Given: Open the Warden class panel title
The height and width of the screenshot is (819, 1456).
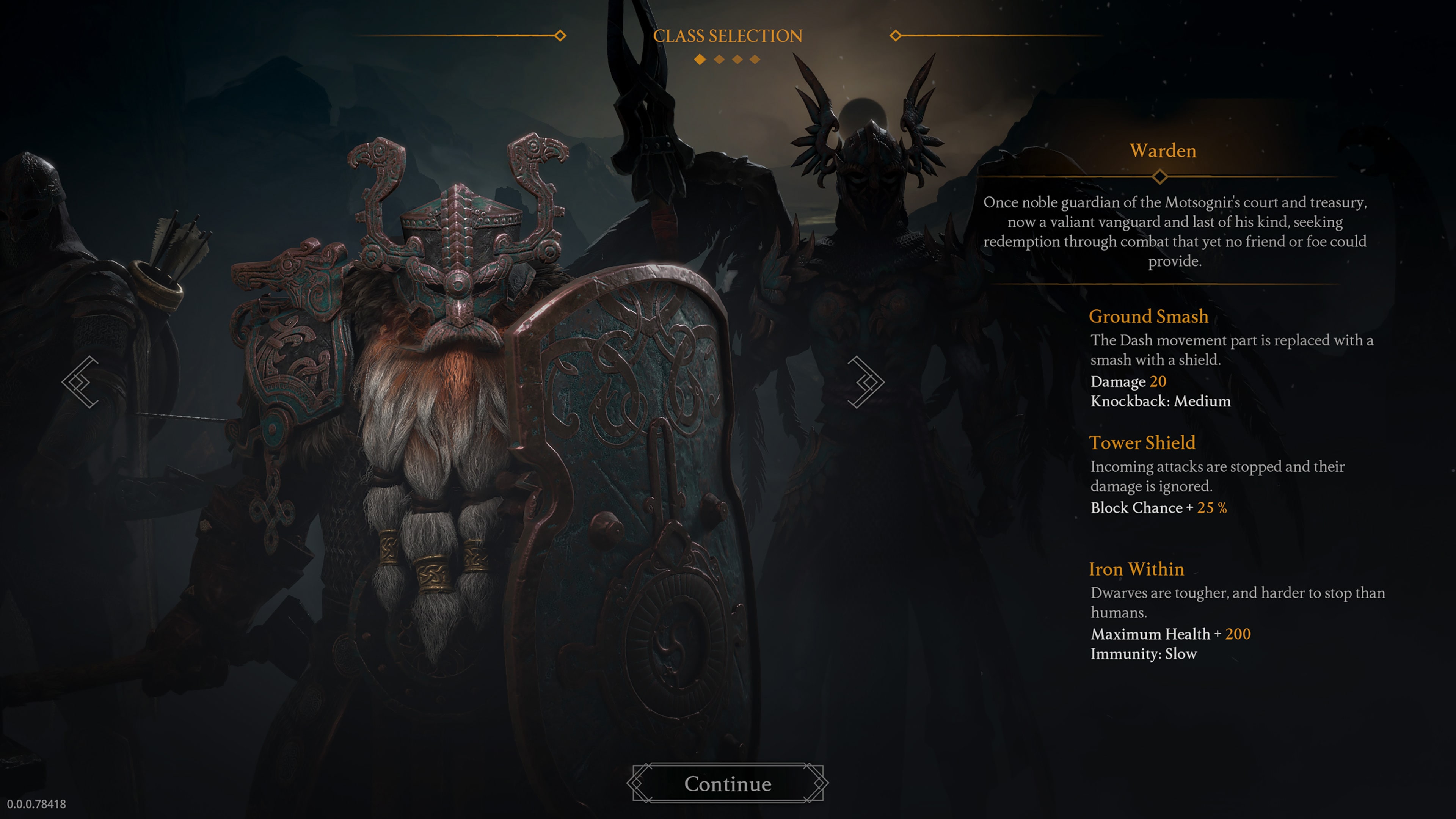Looking at the screenshot, I should pyautogui.click(x=1163, y=151).
